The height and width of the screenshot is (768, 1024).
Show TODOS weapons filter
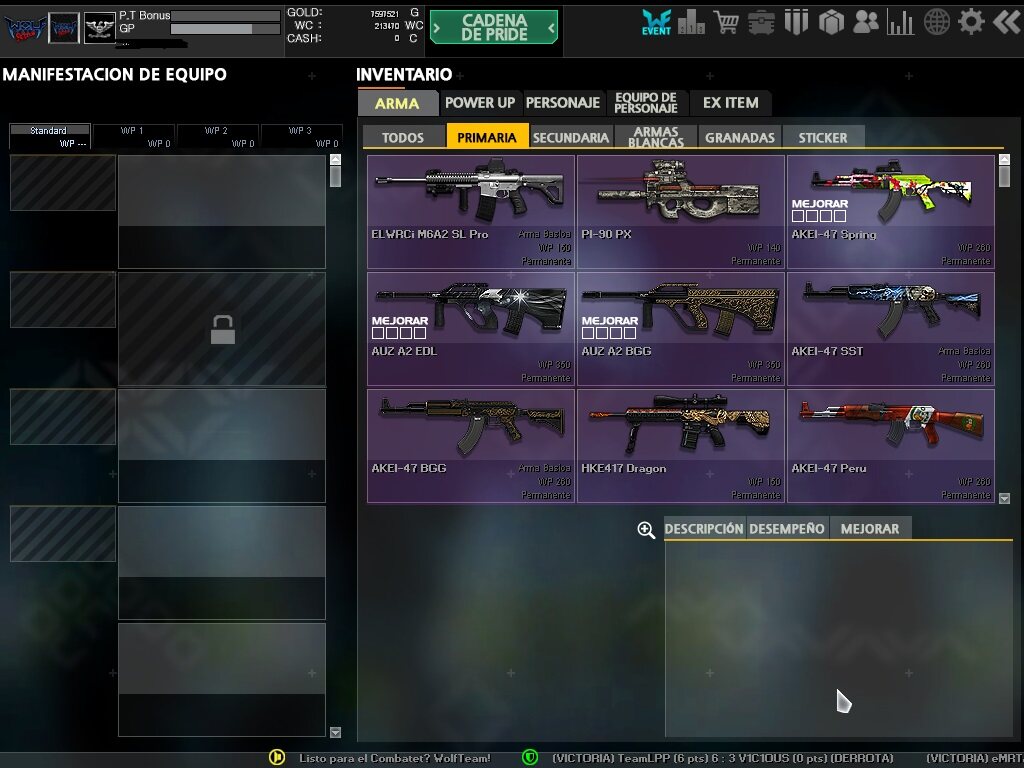click(403, 138)
